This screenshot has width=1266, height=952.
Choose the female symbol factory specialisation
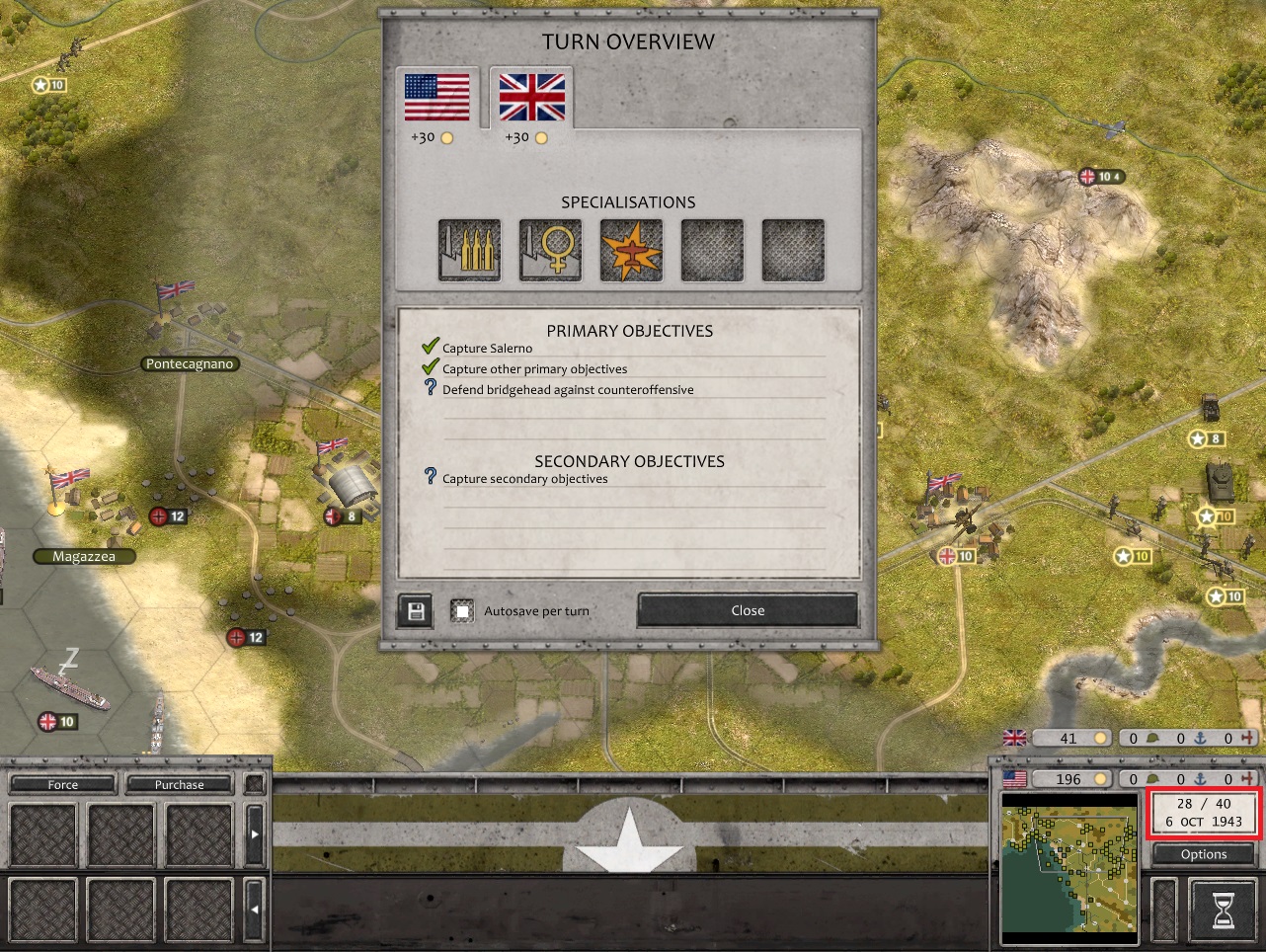point(550,250)
